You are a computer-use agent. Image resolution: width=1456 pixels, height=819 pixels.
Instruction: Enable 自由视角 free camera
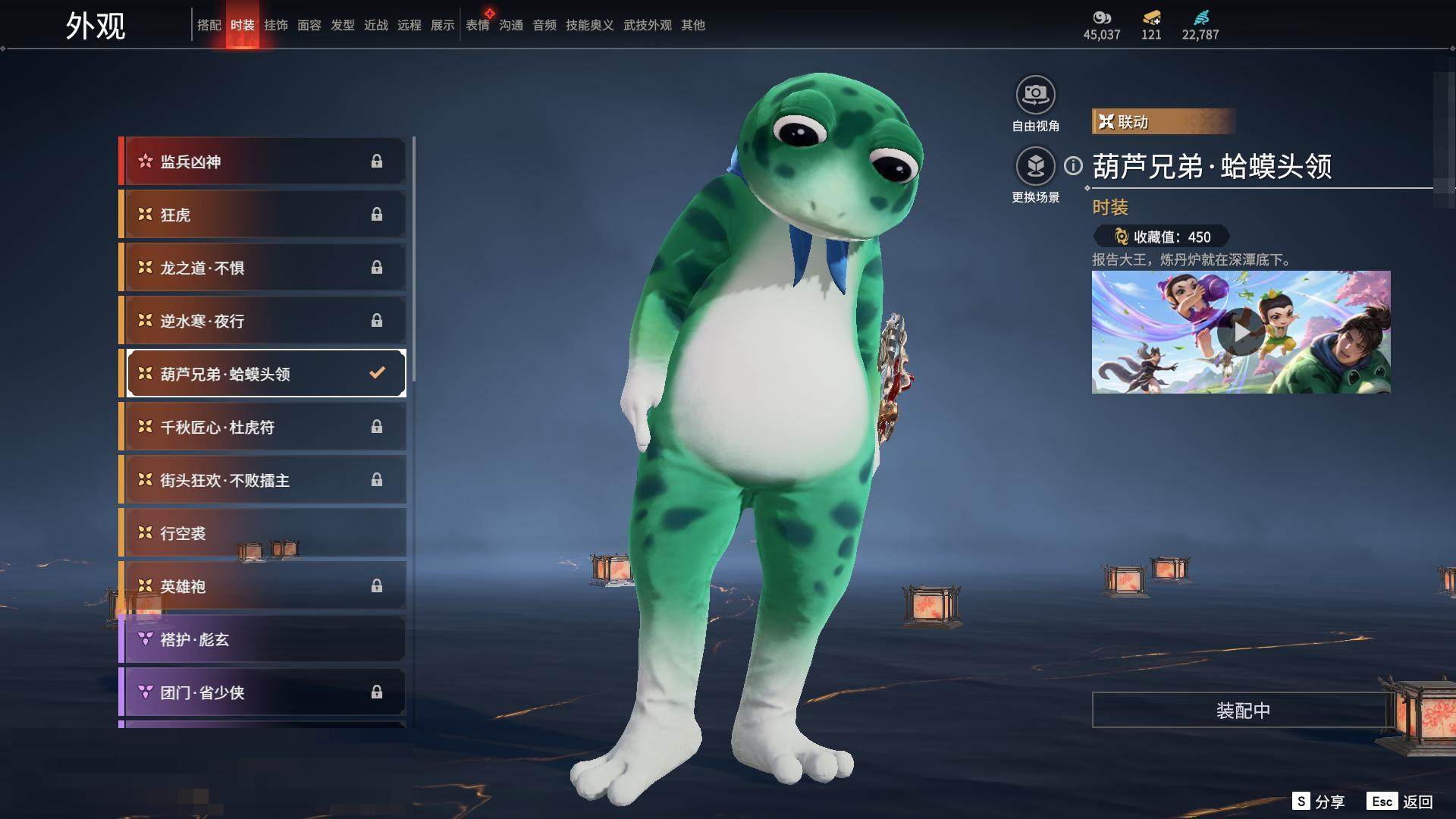tap(1035, 96)
